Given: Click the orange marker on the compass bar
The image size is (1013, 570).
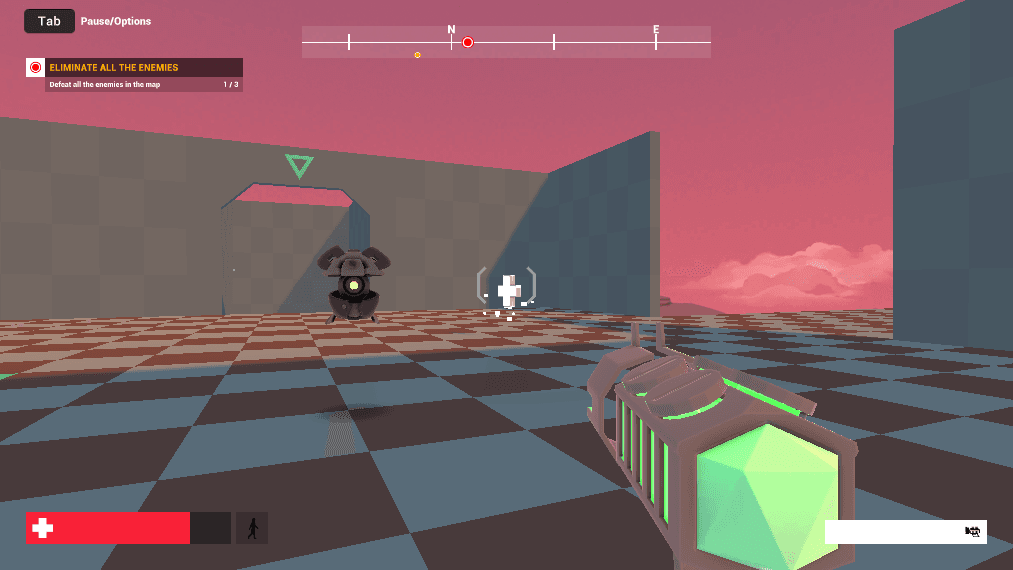Looking at the screenshot, I should click(417, 55).
